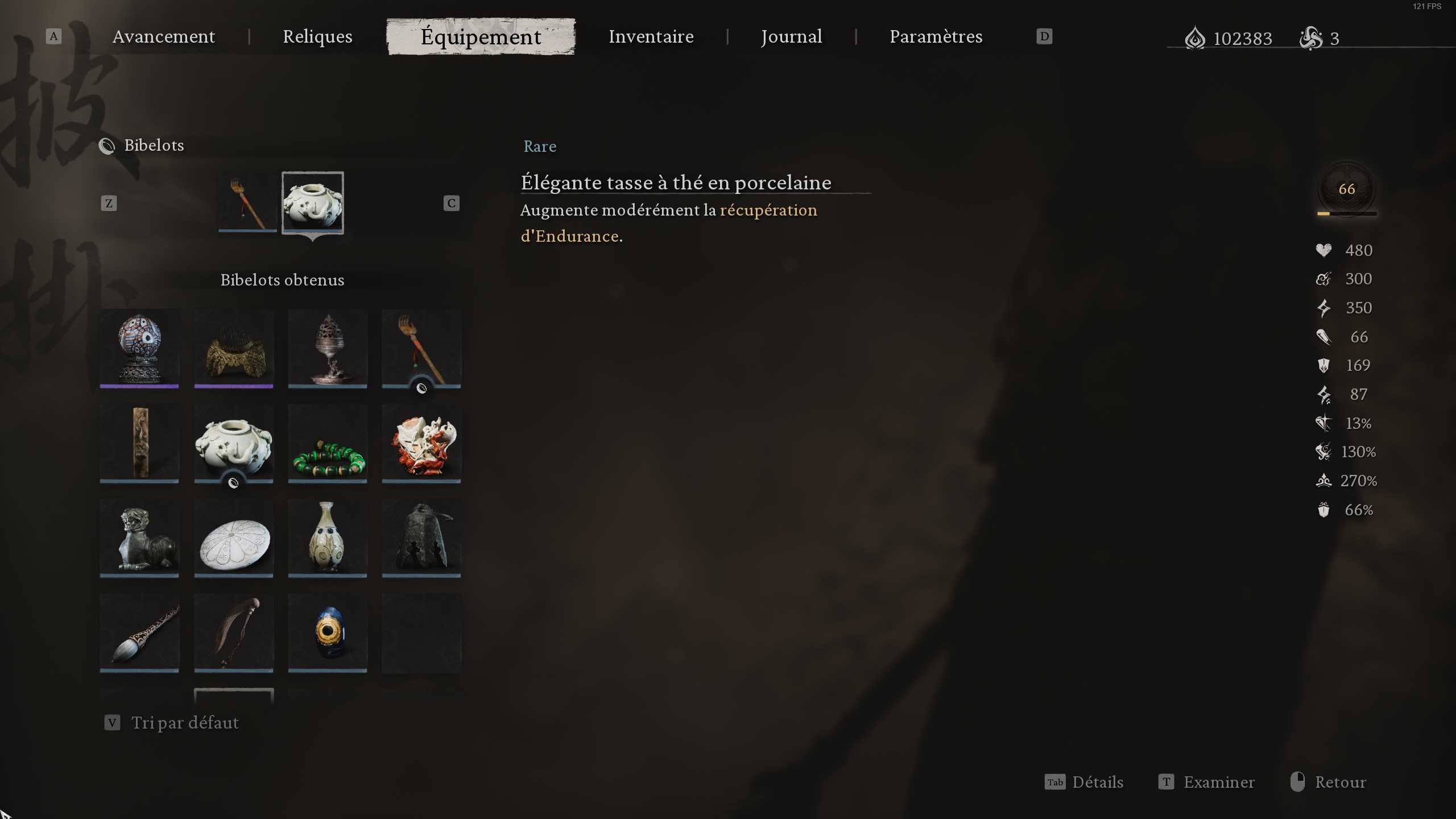
Task: Open the Journal tab
Action: click(791, 36)
